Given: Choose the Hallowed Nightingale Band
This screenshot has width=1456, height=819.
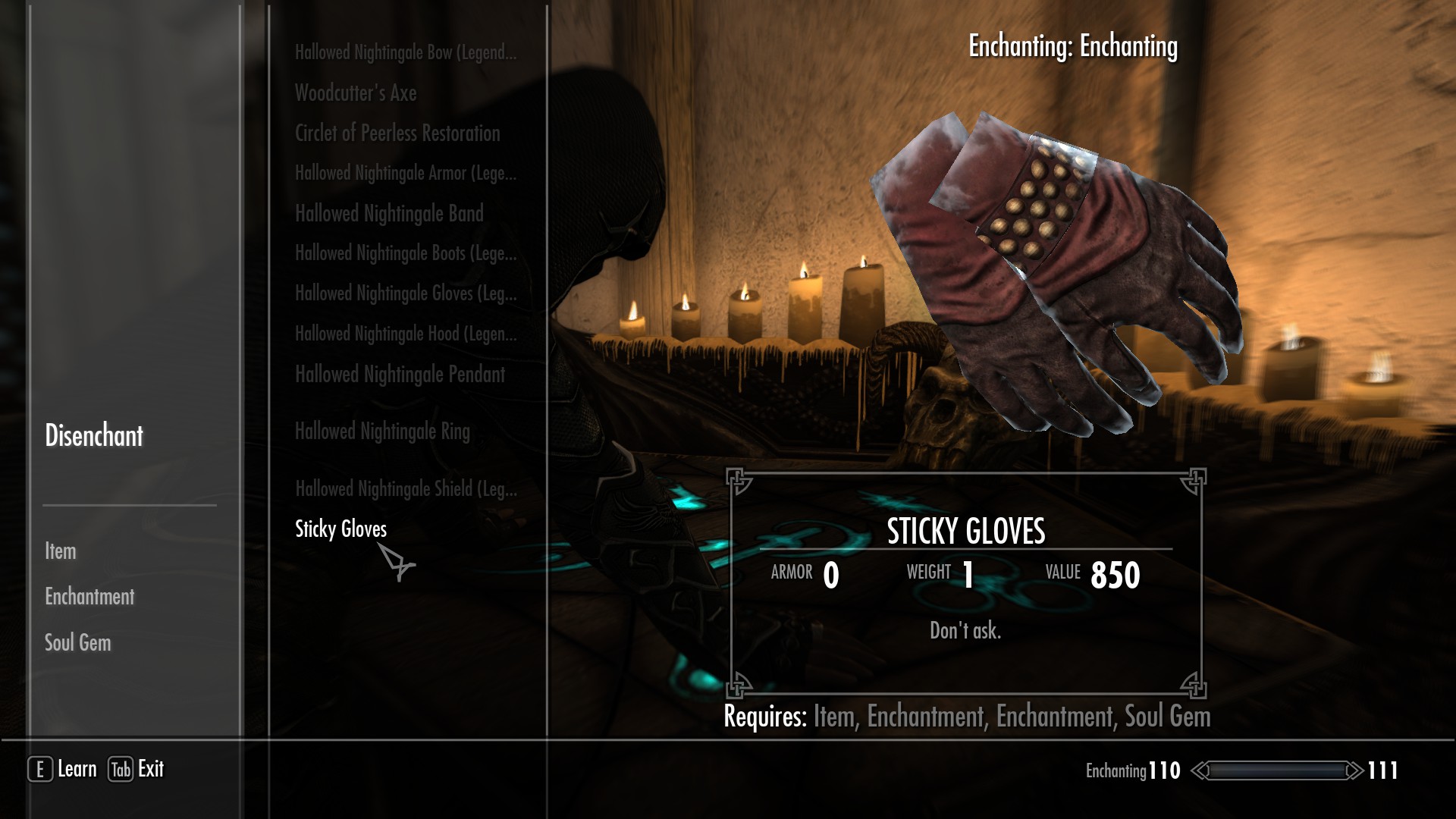Looking at the screenshot, I should click(389, 214).
